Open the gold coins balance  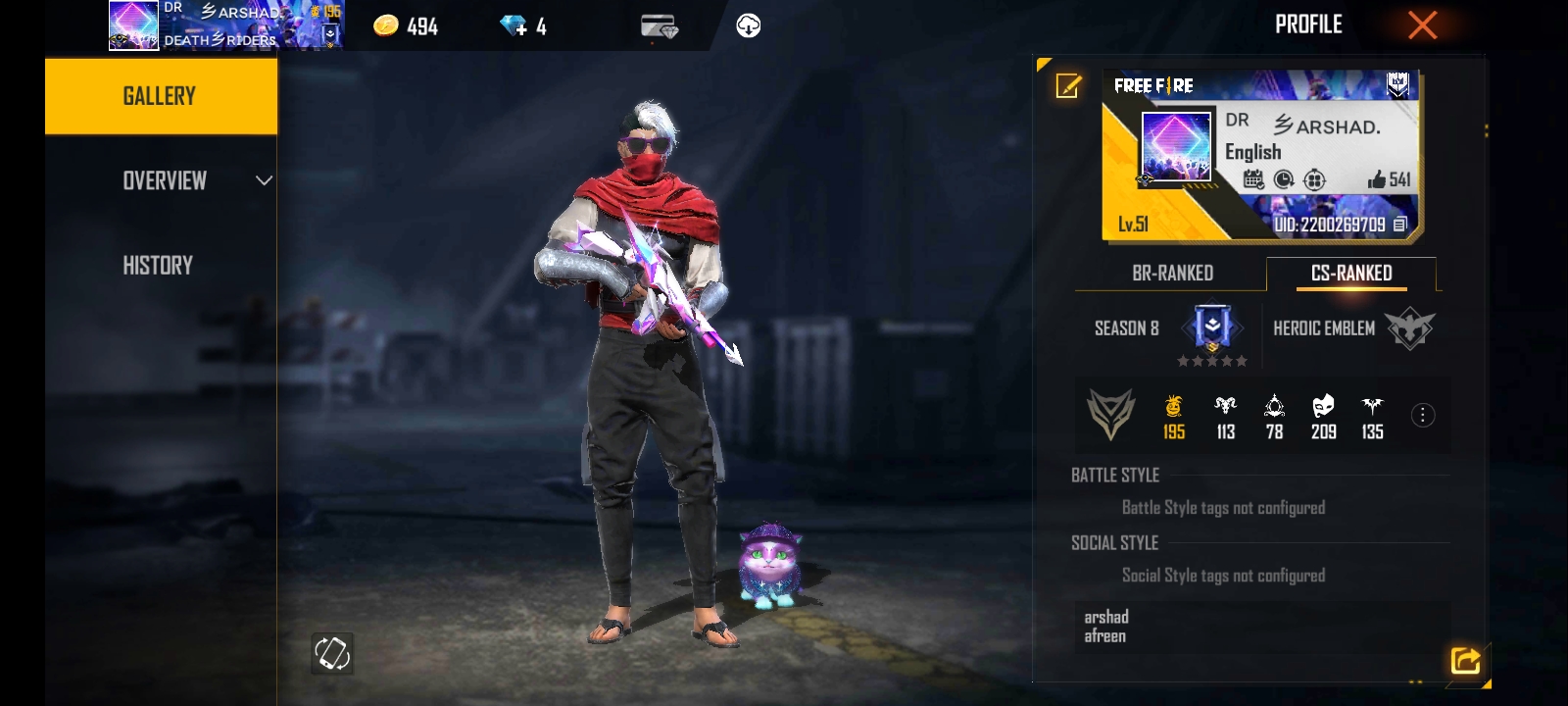tap(406, 25)
